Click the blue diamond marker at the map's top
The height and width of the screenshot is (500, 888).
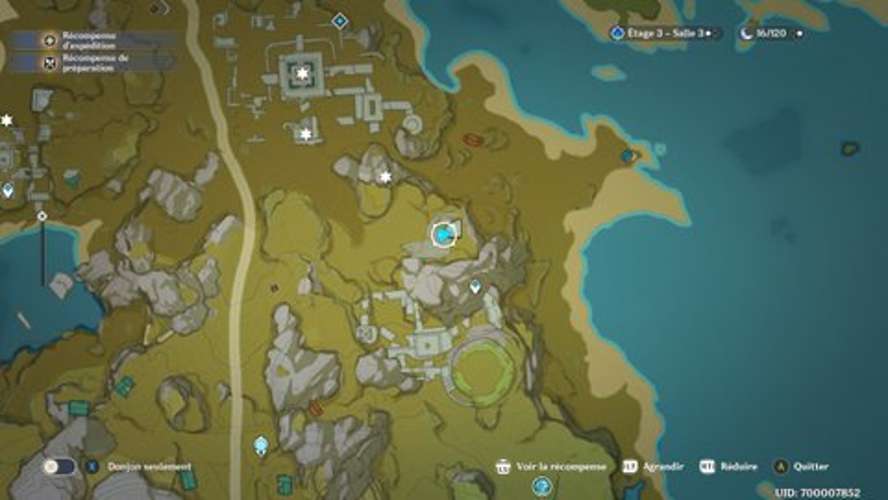(x=340, y=20)
